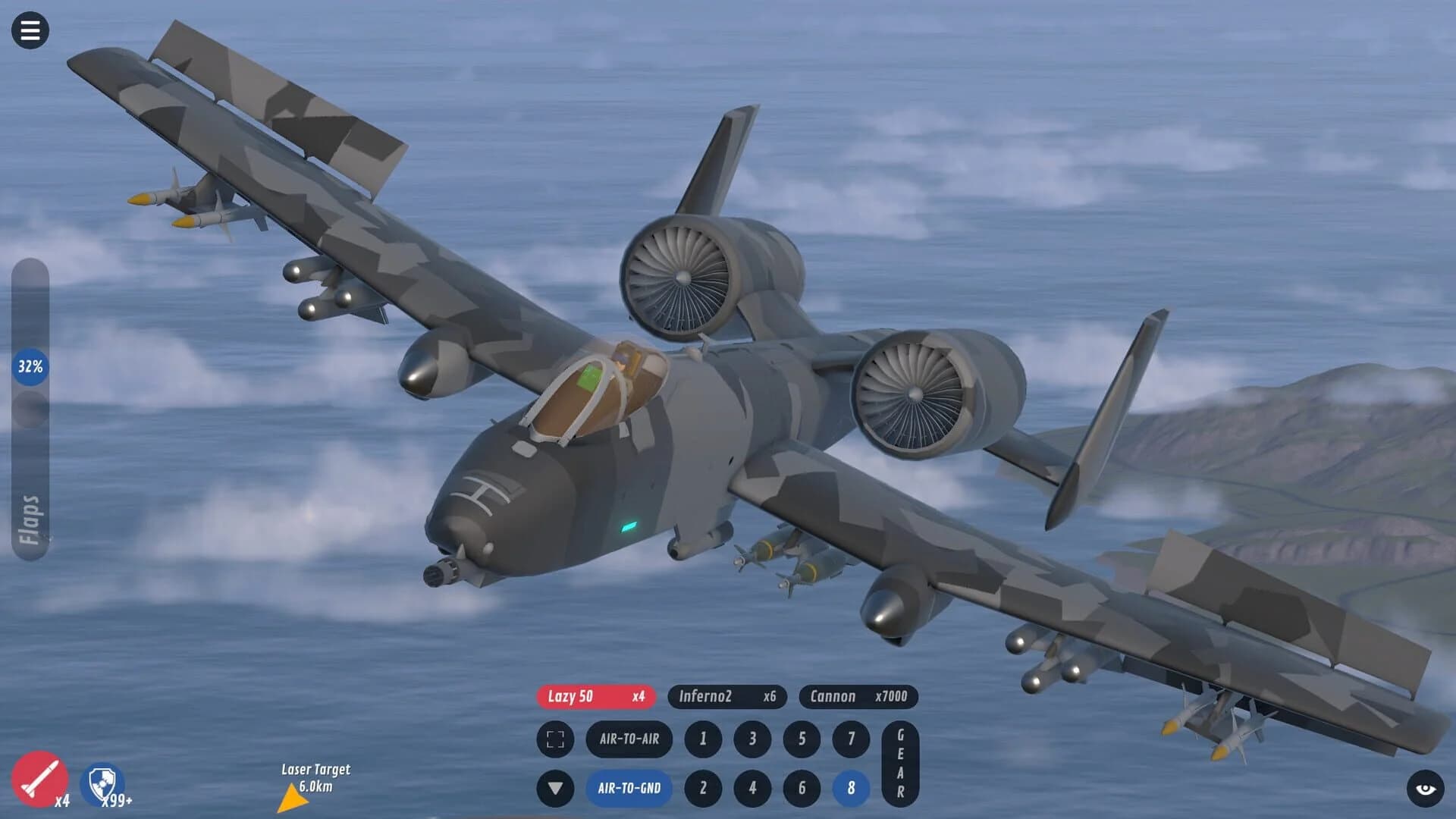Select the Lazy 50 weapon group
The image size is (1456, 819).
click(595, 695)
